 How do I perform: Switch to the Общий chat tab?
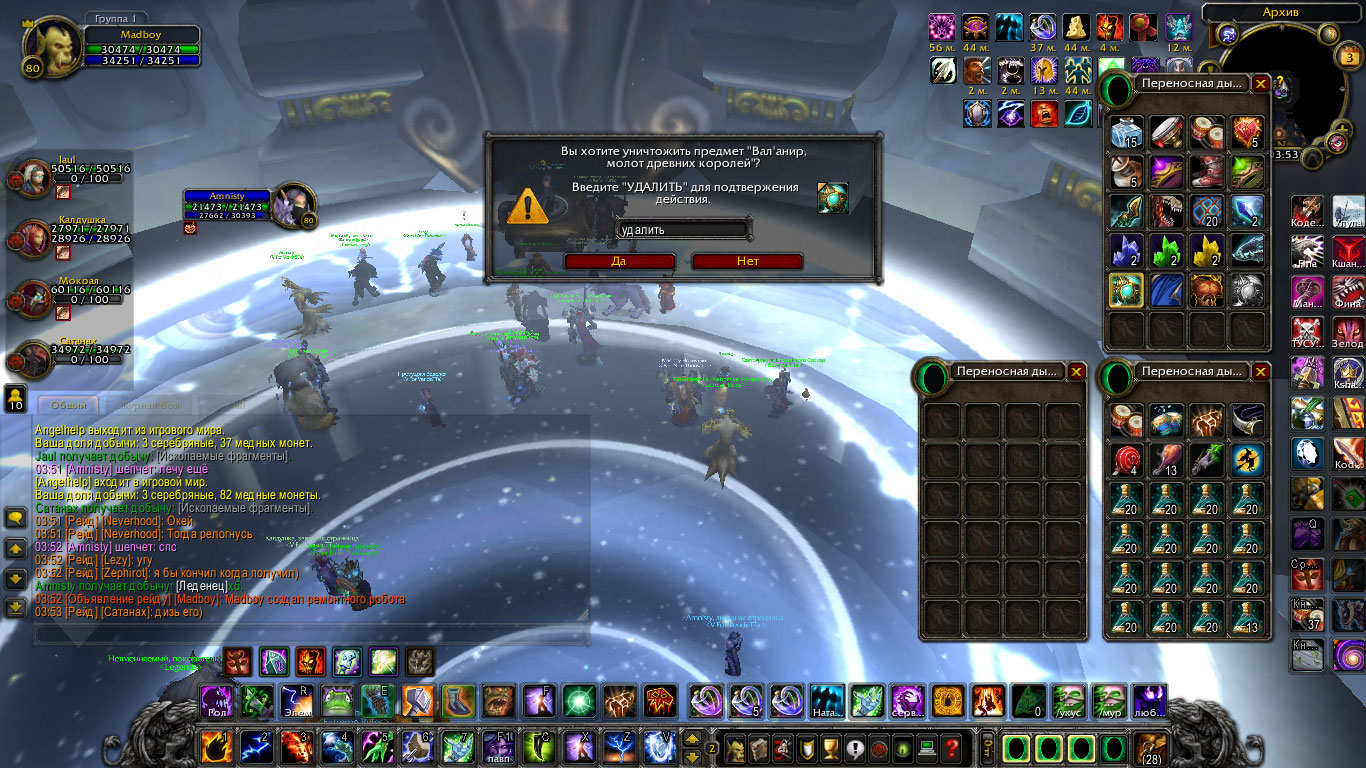70,405
